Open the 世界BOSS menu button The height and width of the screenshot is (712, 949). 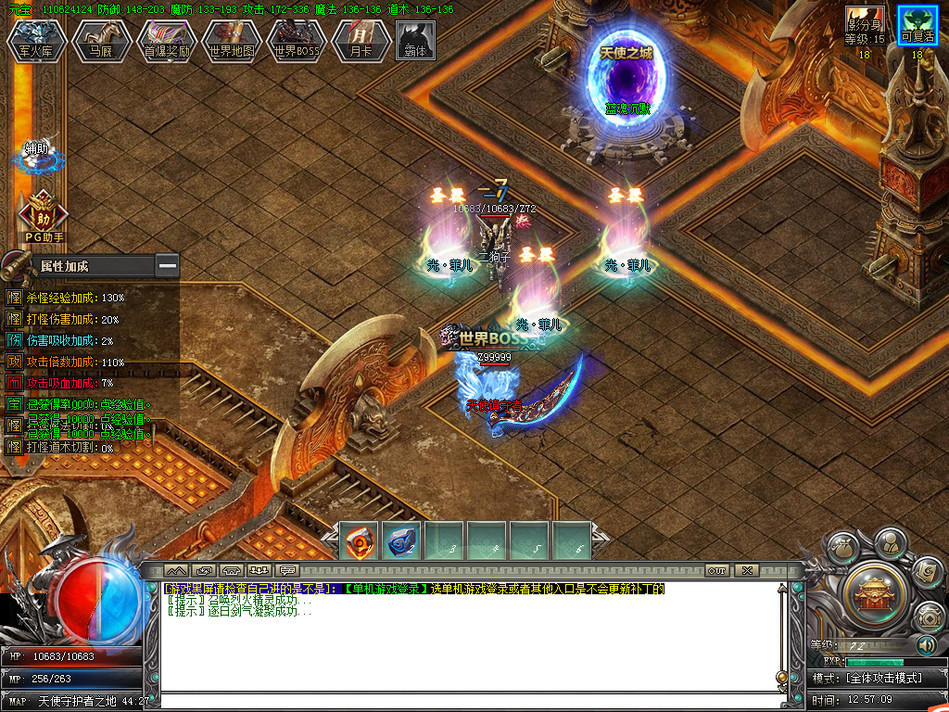297,41
